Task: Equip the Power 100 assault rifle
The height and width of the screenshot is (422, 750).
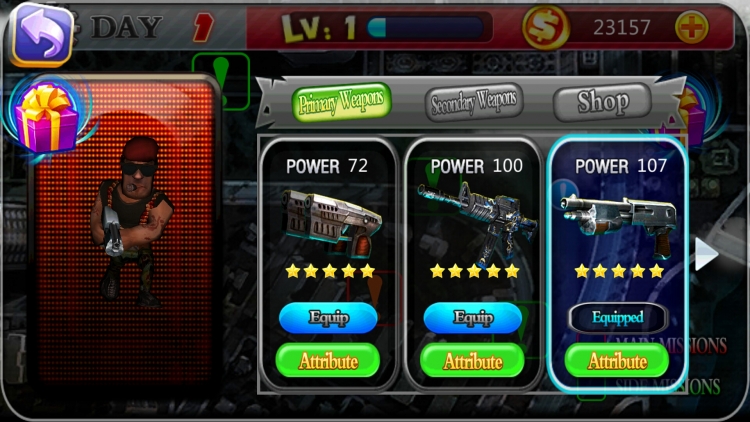Action: pos(473,318)
